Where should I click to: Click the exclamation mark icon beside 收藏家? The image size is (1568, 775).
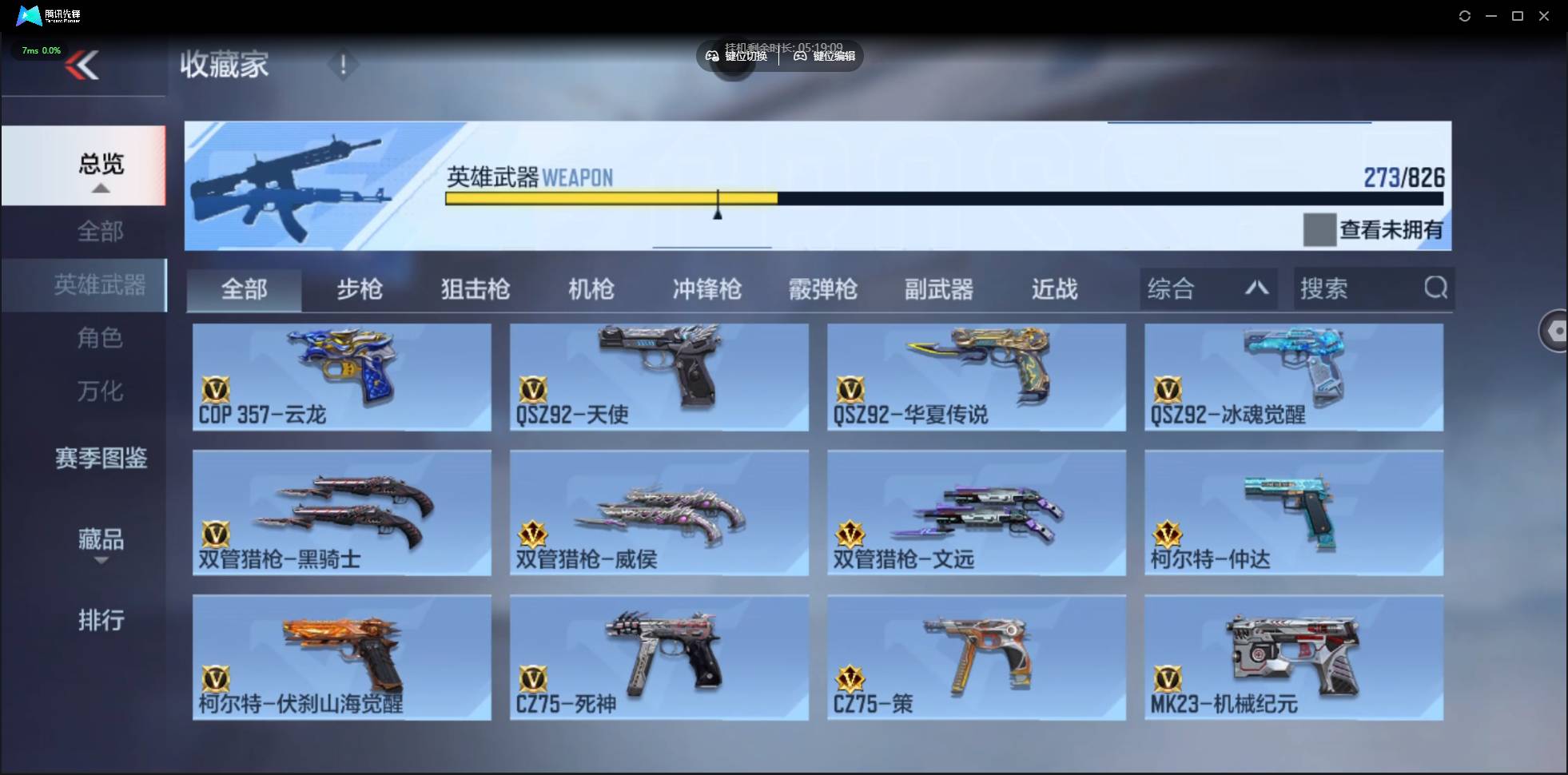pos(344,66)
